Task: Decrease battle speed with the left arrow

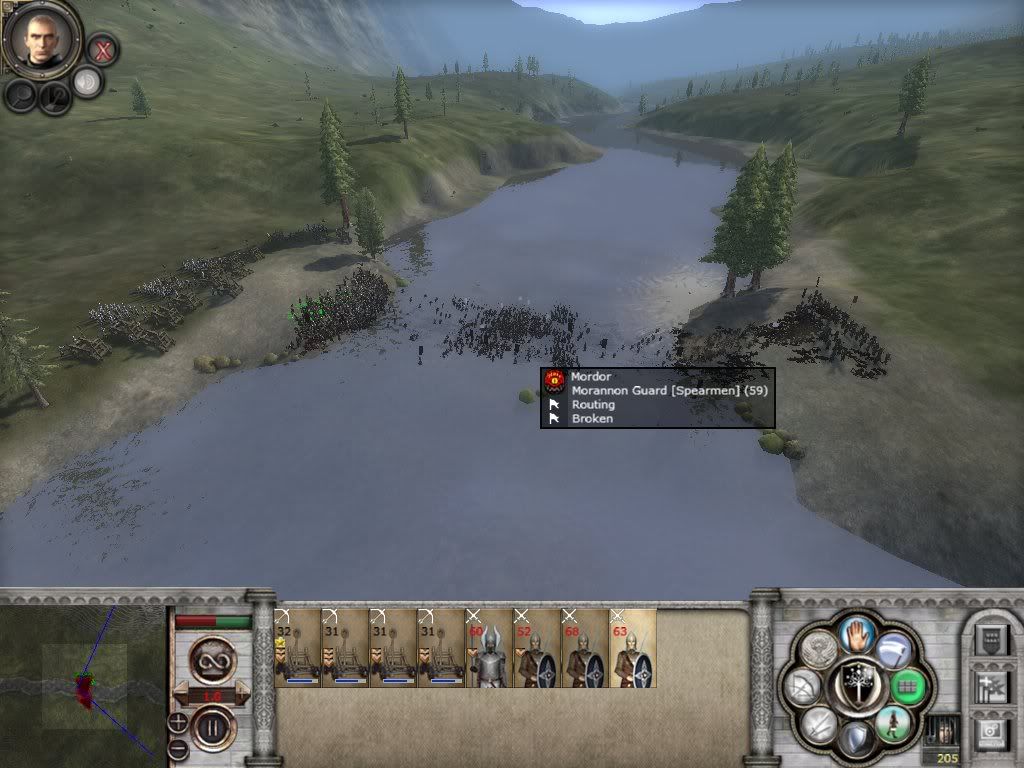Action: (x=182, y=692)
